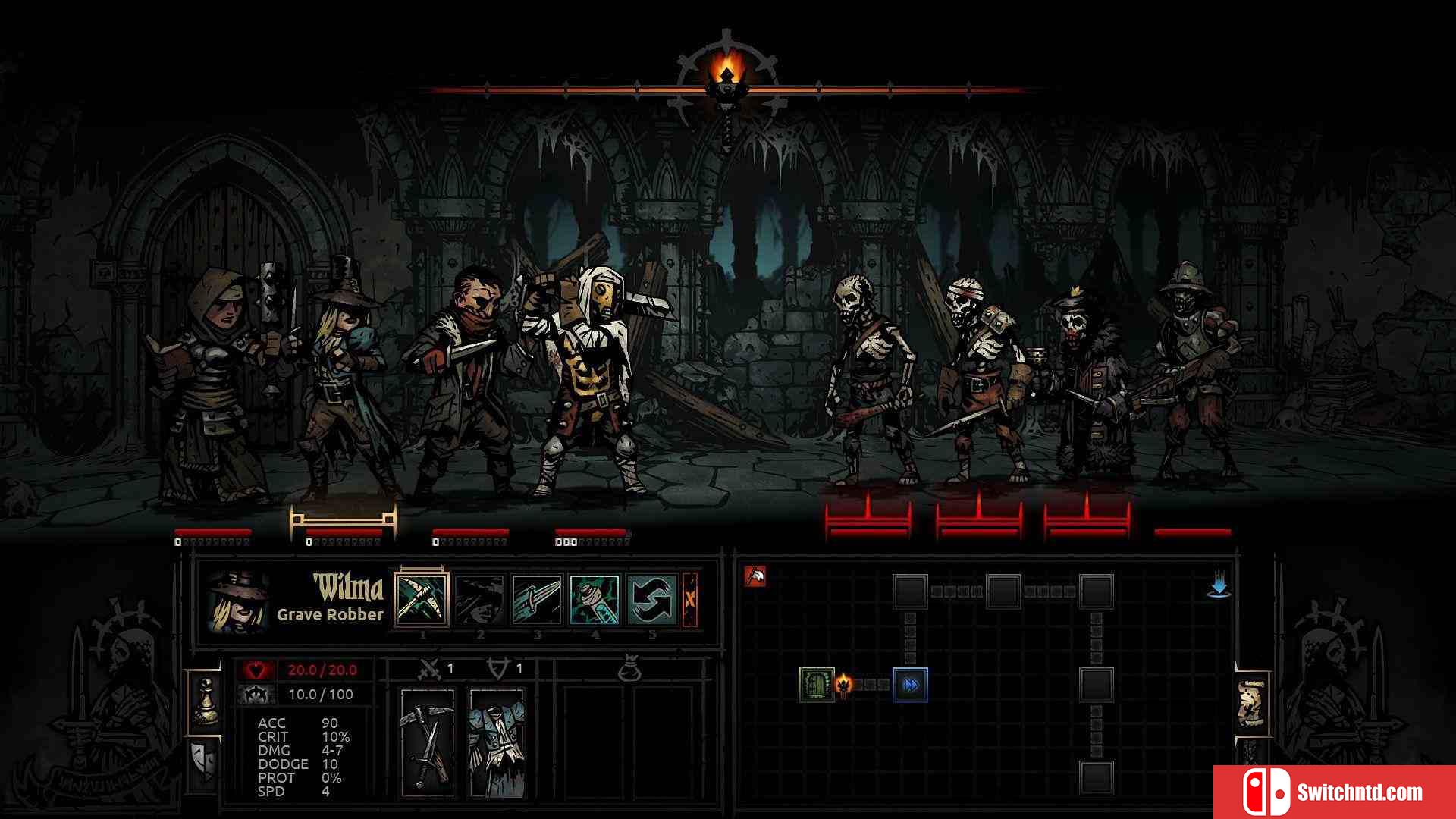Activate the teal potion vial skill

(595, 599)
